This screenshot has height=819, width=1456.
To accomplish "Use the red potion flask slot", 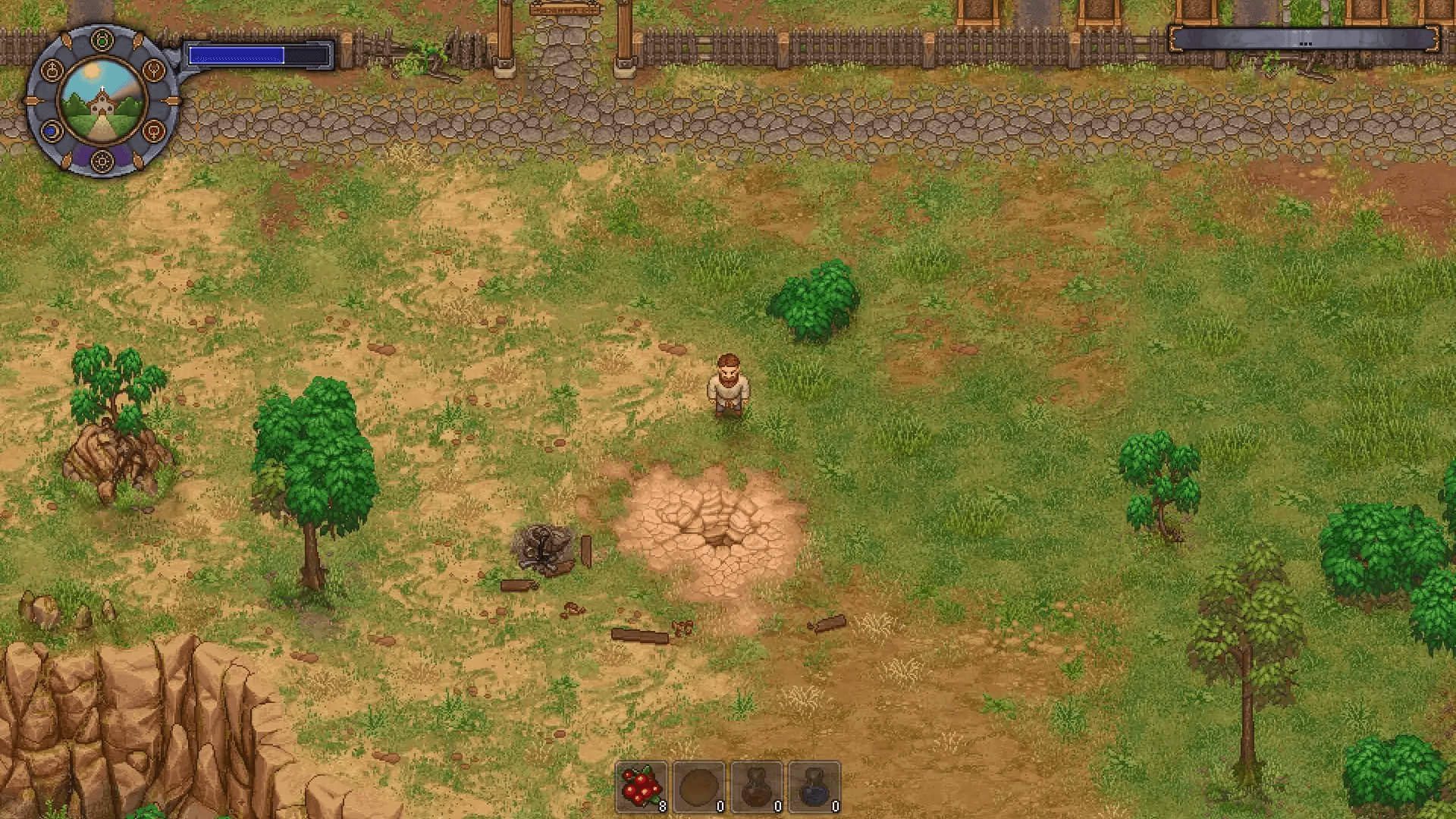I will pos(757,788).
